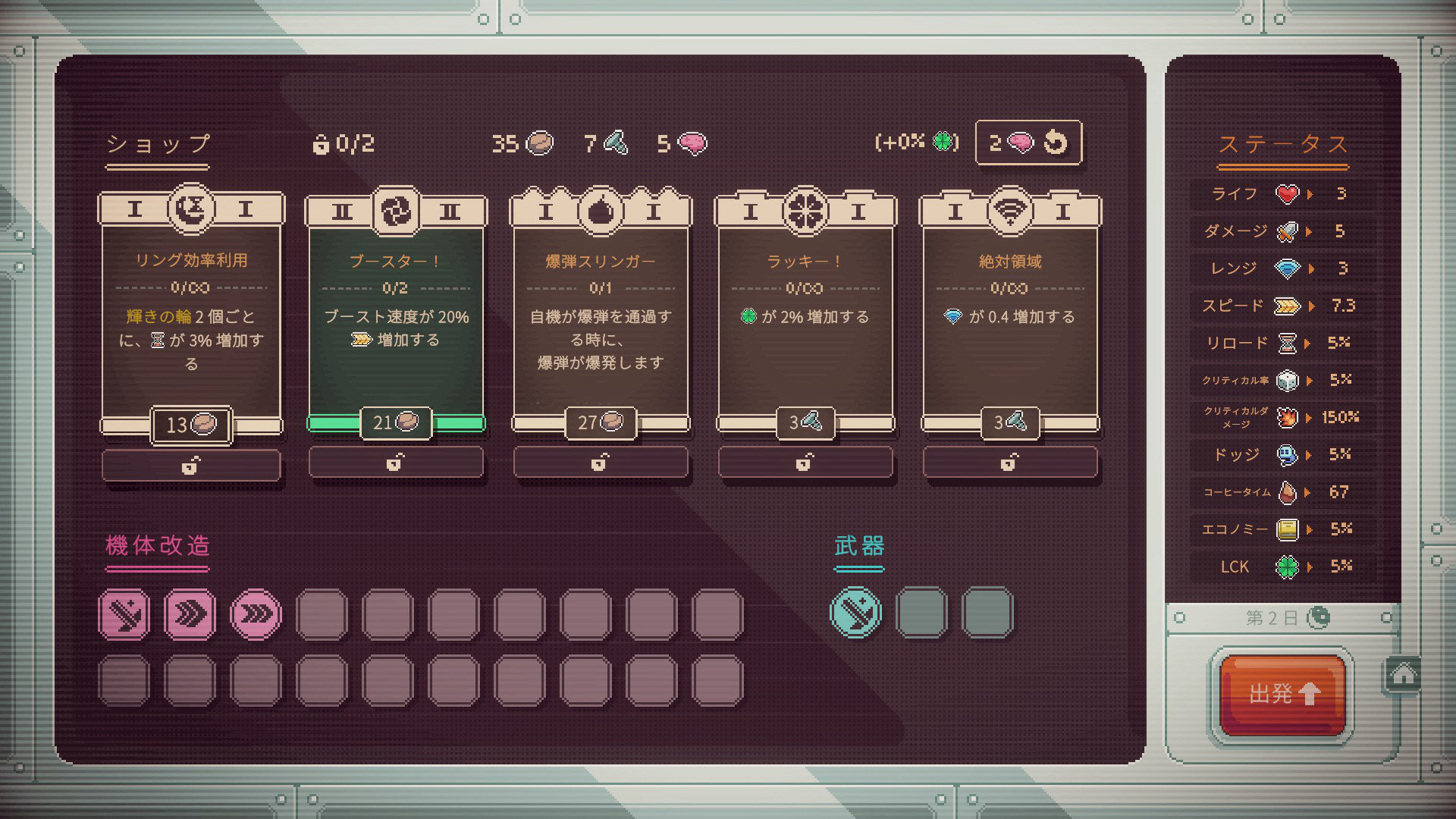Lock the 爆弾スリンガー card
Viewport: 1456px width, 819px height.
(x=601, y=462)
